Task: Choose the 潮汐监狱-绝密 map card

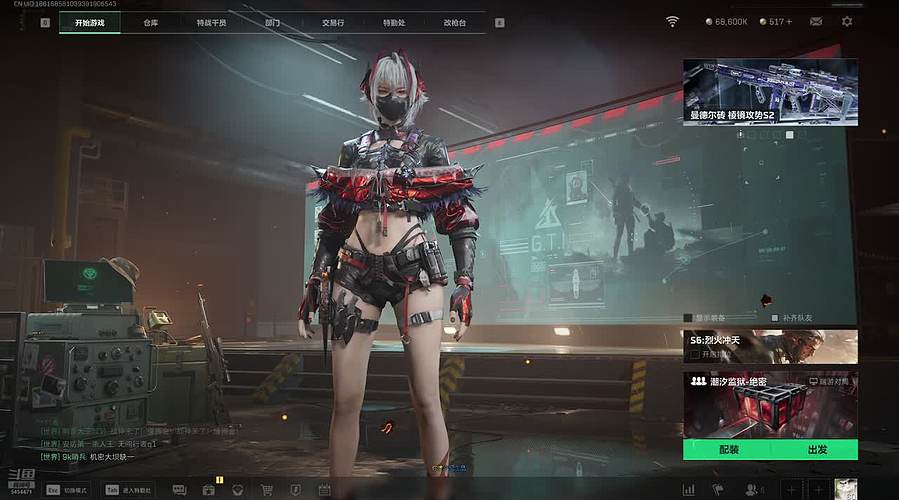Action: point(770,403)
